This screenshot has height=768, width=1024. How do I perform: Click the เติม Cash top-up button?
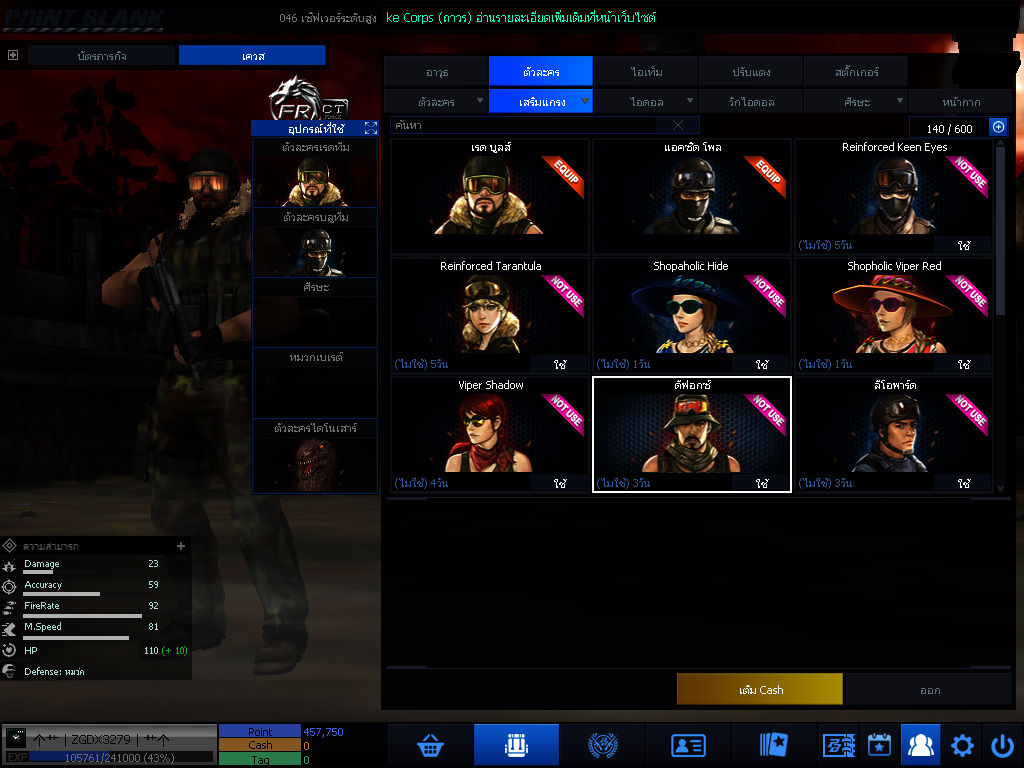[x=759, y=689]
